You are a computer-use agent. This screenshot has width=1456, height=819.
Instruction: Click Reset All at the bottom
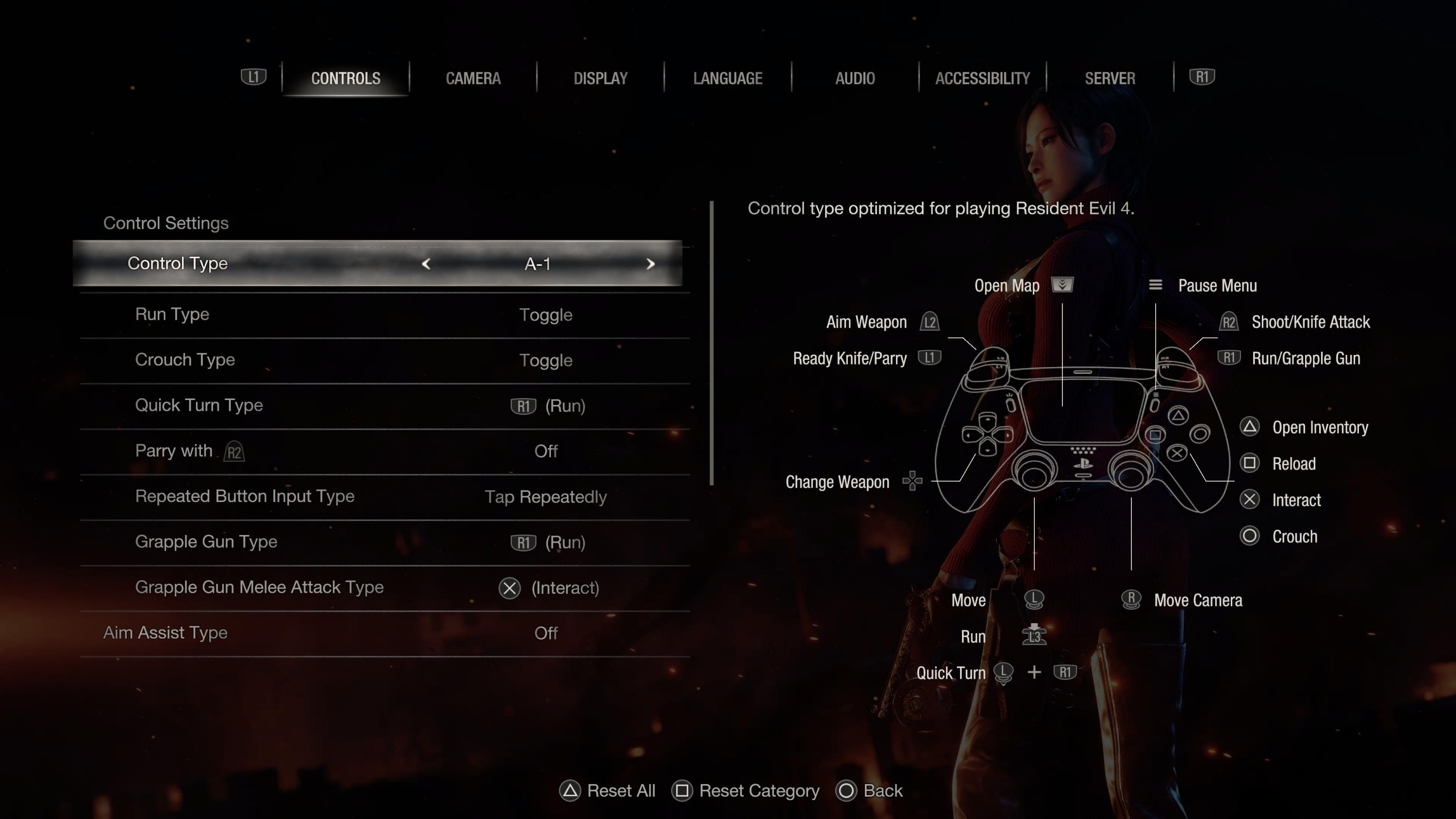tap(608, 791)
